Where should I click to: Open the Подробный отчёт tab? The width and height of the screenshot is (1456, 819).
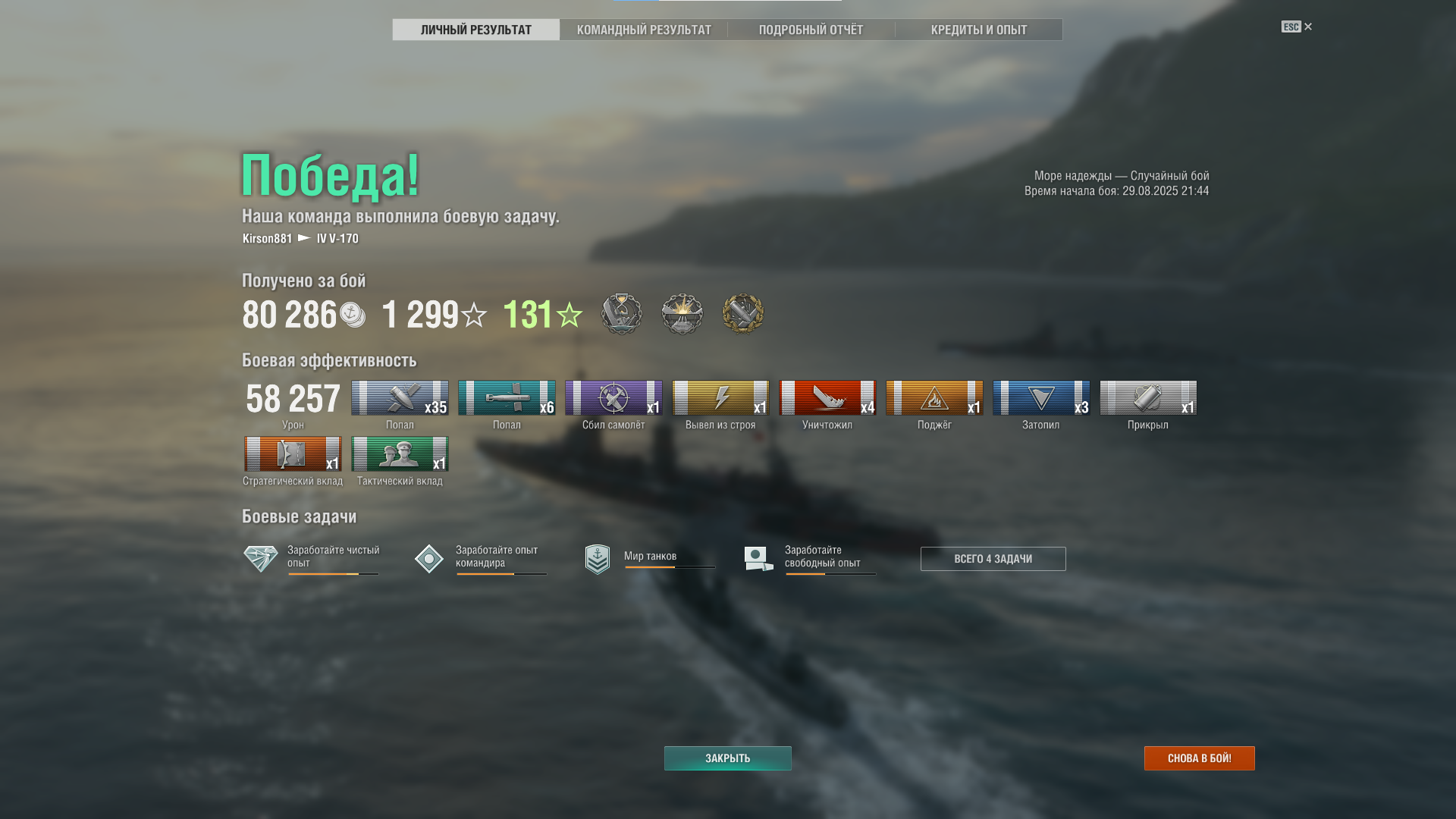pyautogui.click(x=811, y=30)
